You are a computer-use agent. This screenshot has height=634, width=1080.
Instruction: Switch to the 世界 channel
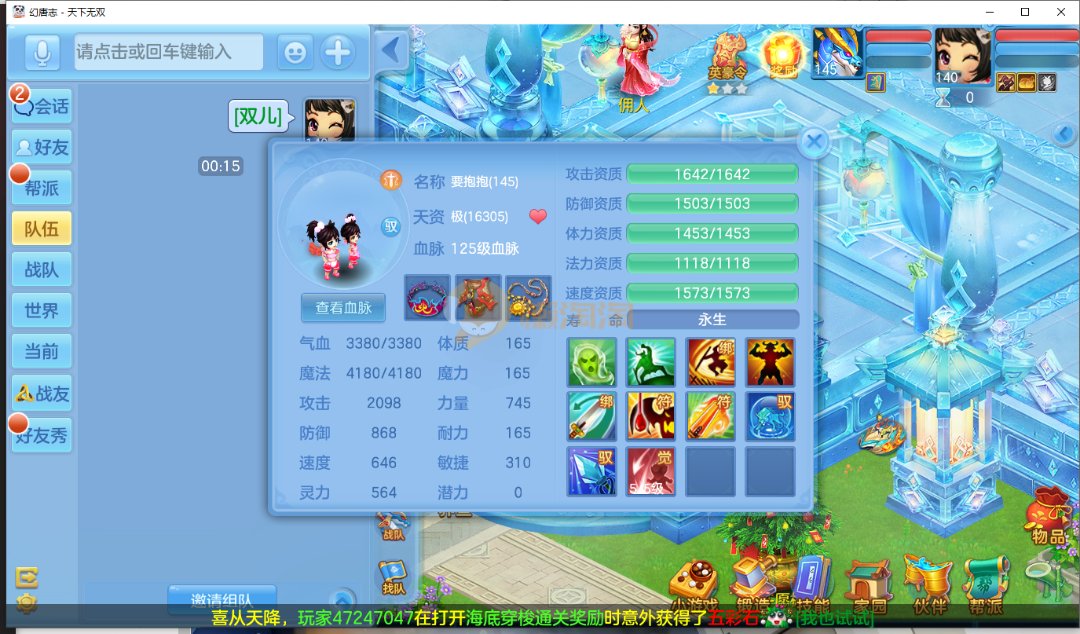(42, 311)
